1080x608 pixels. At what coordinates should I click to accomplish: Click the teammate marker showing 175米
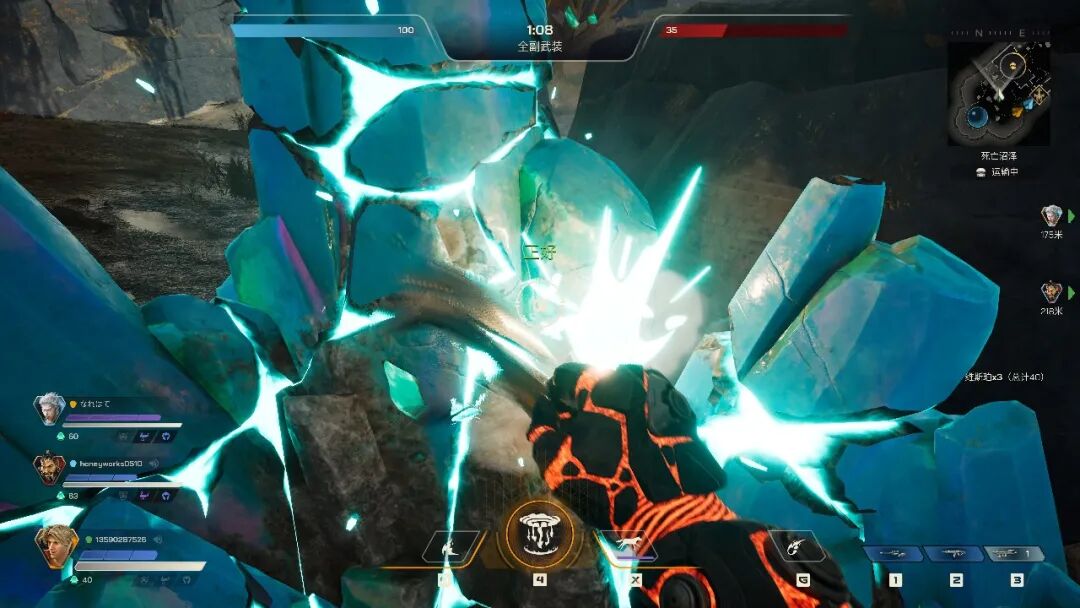(1051, 215)
